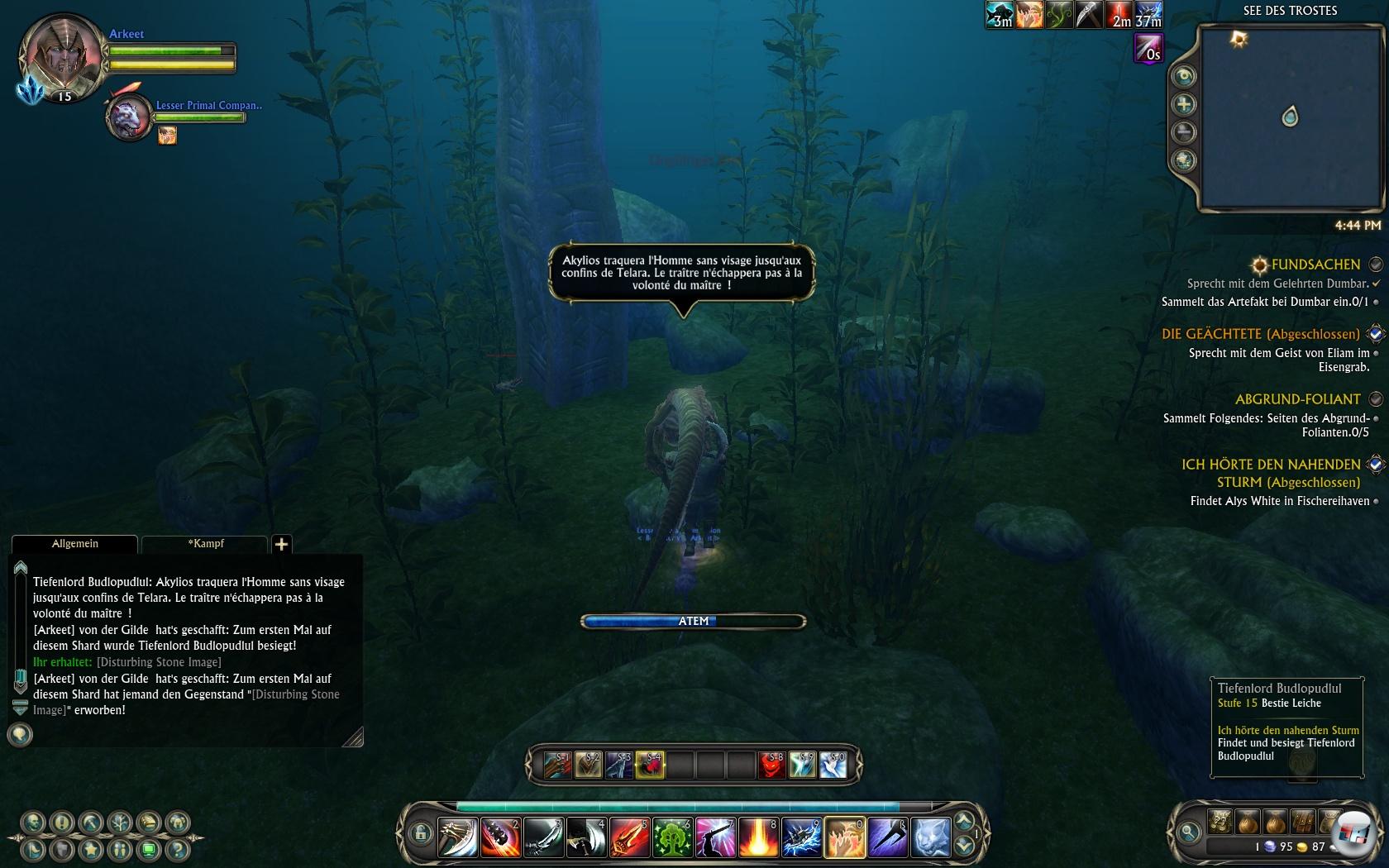Open the quest log exclamation icon
Image resolution: width=1389 pixels, height=868 pixels.
62,823
